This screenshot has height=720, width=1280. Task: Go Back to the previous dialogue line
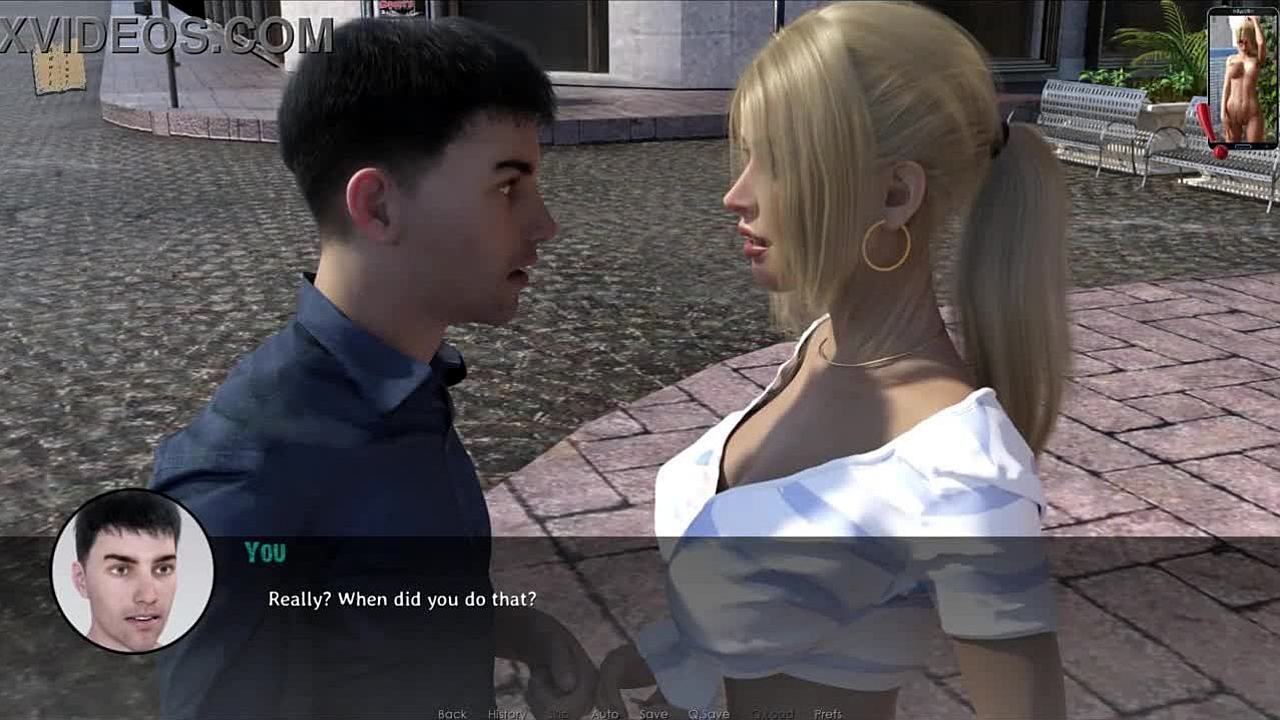pyautogui.click(x=452, y=714)
